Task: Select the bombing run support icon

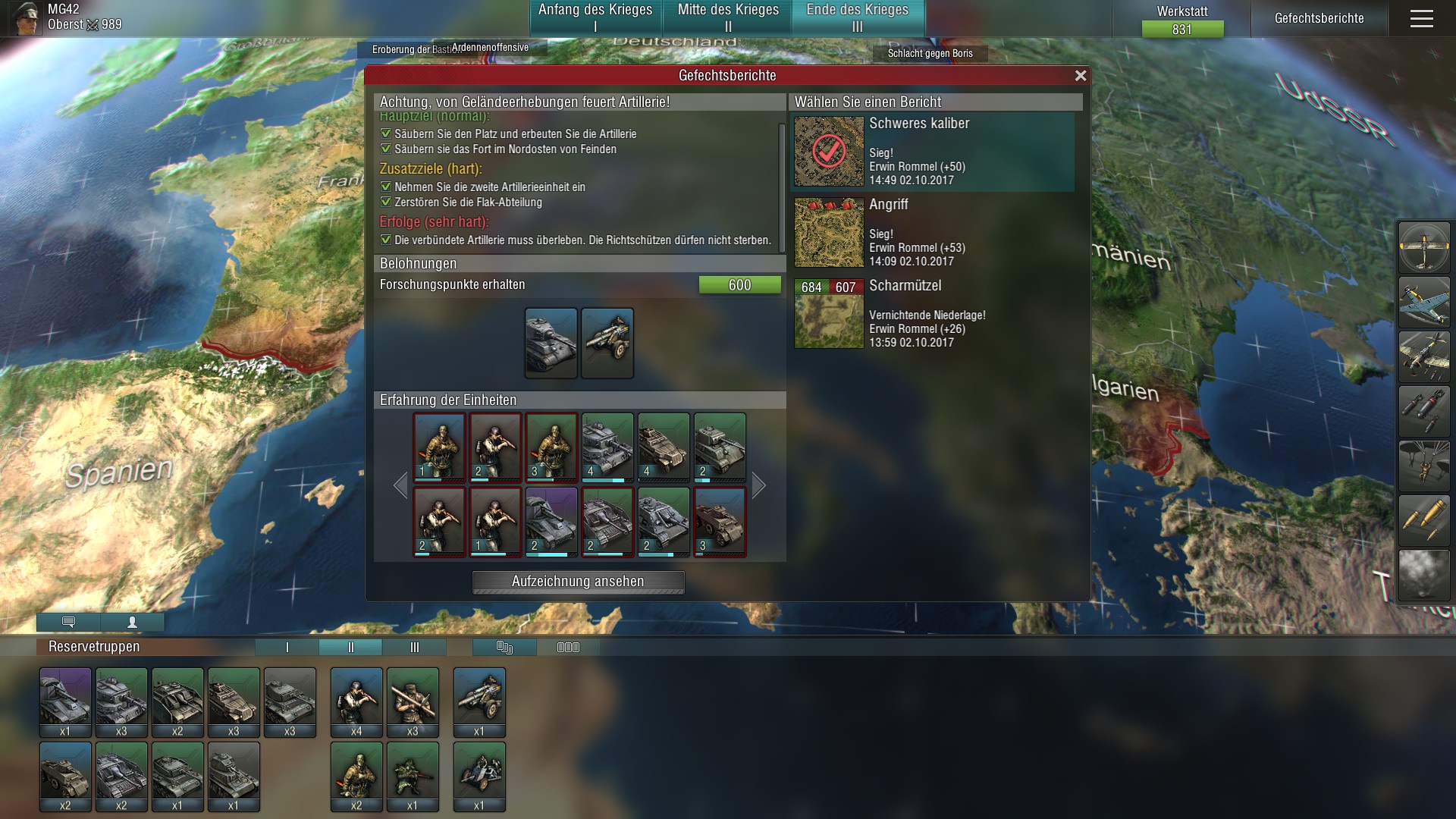Action: 1424,412
